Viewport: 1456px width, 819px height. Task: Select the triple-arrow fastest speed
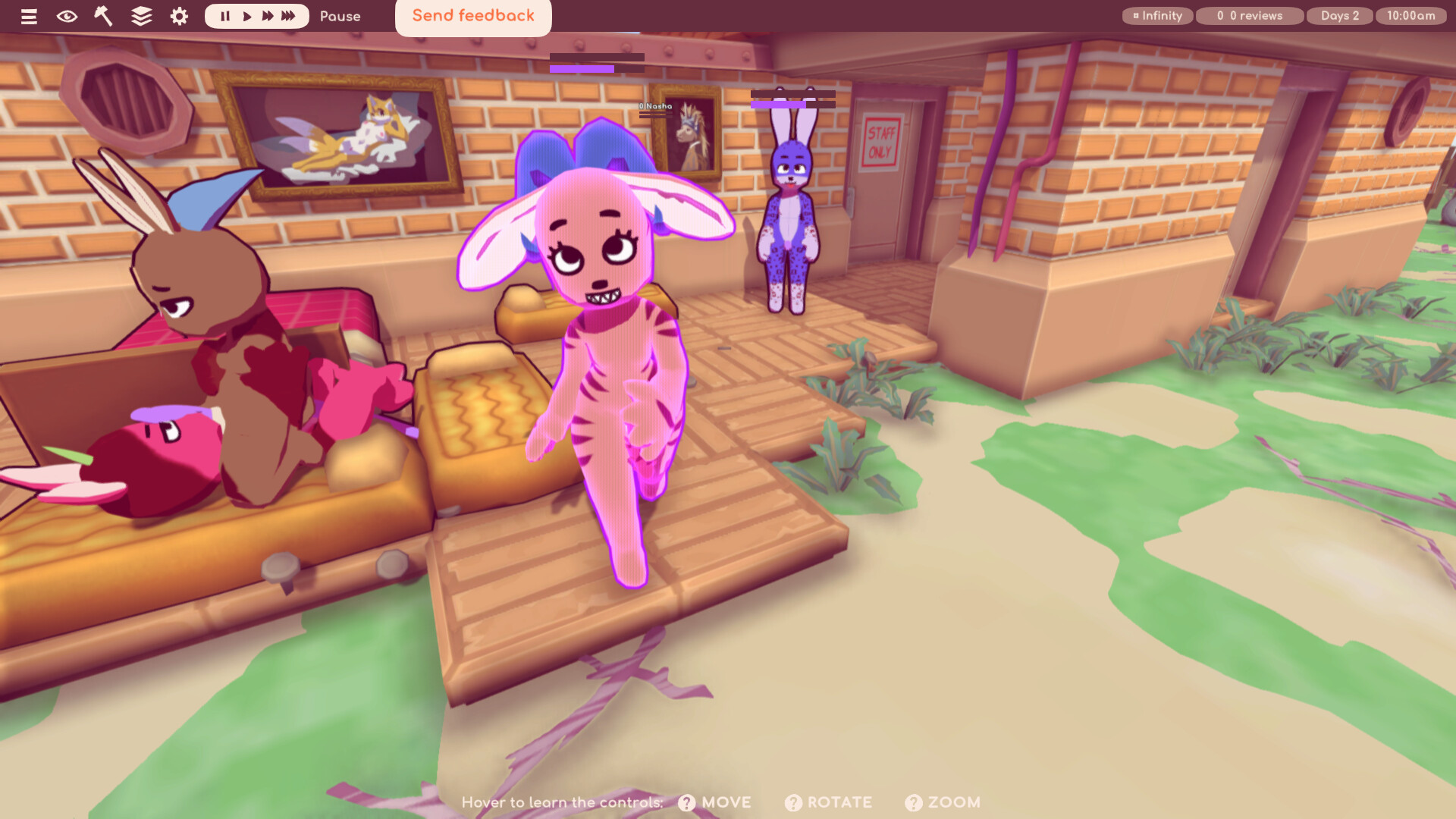pos(289,15)
